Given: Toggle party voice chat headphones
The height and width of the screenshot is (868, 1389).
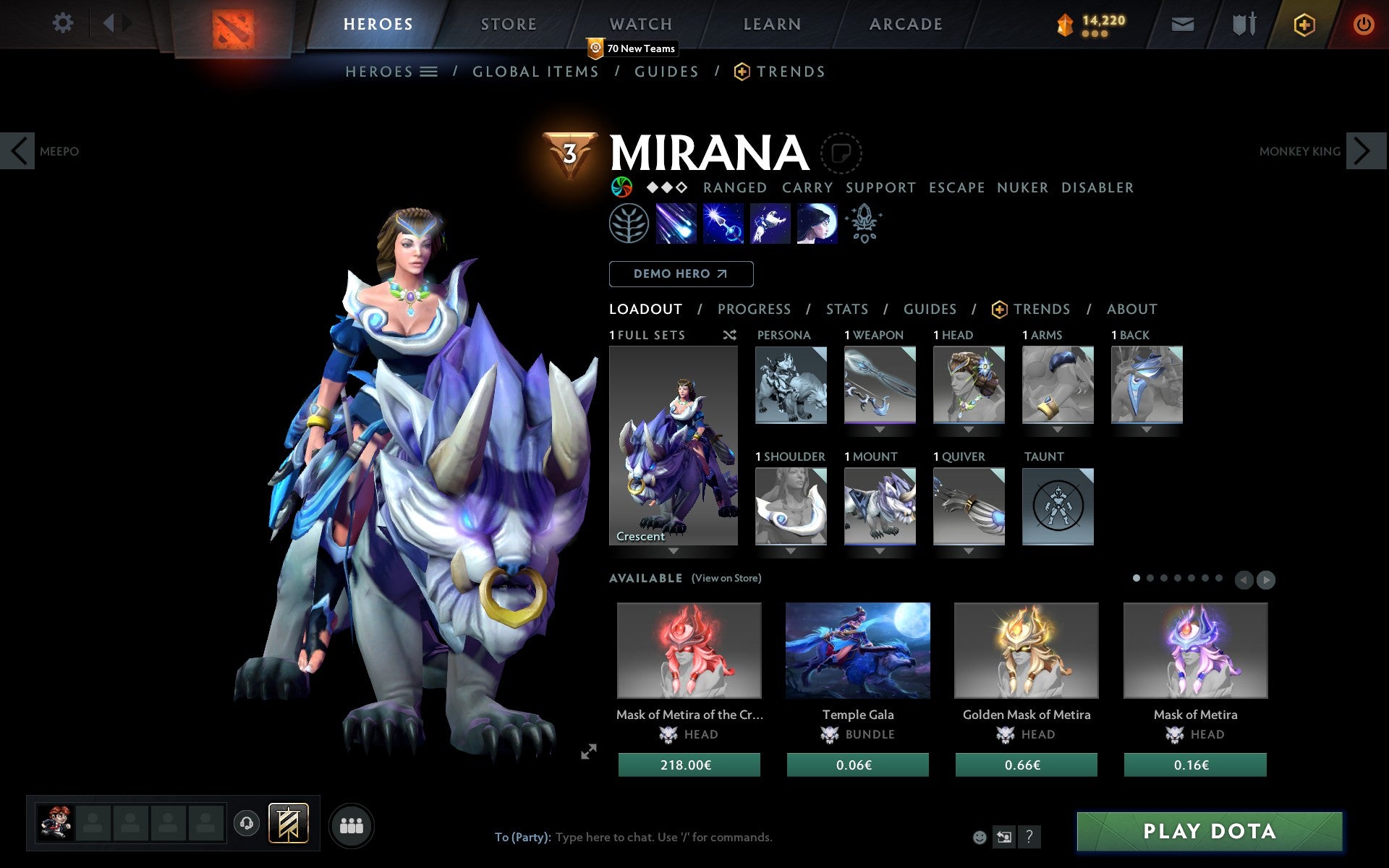Looking at the screenshot, I should pyautogui.click(x=247, y=823).
